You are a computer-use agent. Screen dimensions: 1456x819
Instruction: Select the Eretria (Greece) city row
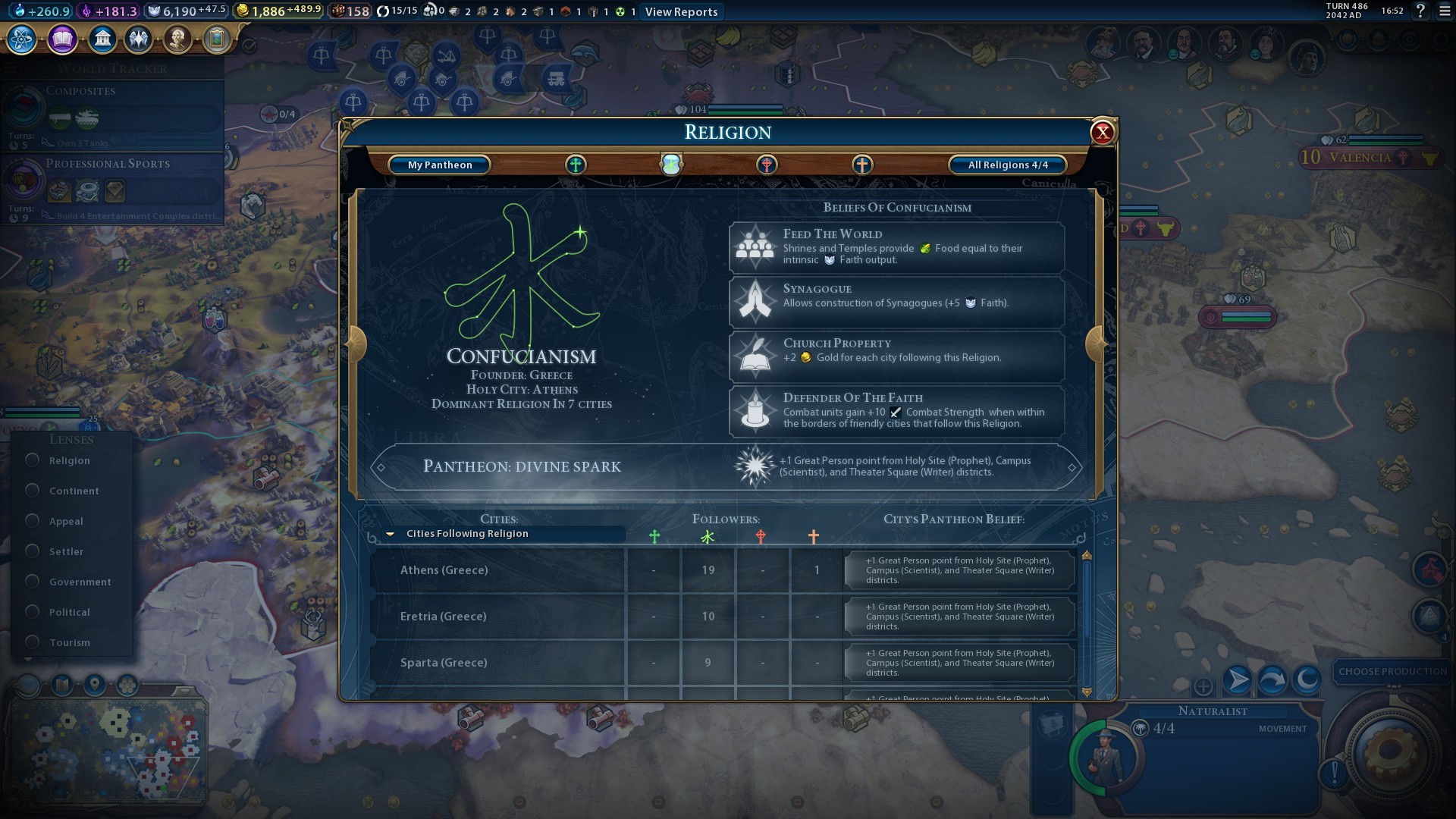tap(497, 617)
